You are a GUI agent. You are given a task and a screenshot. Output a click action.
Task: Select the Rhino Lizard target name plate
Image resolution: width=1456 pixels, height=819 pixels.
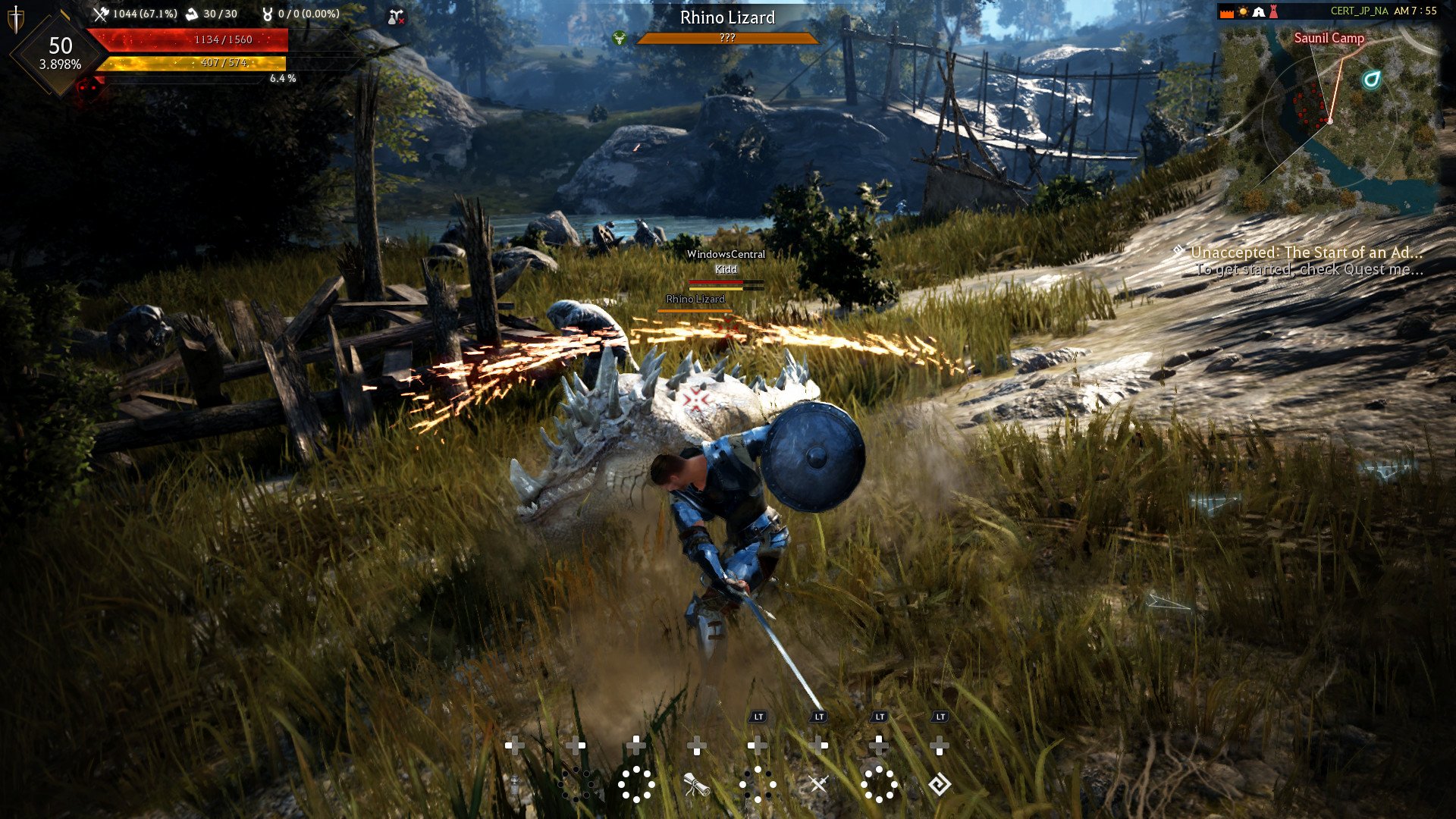pos(727,17)
